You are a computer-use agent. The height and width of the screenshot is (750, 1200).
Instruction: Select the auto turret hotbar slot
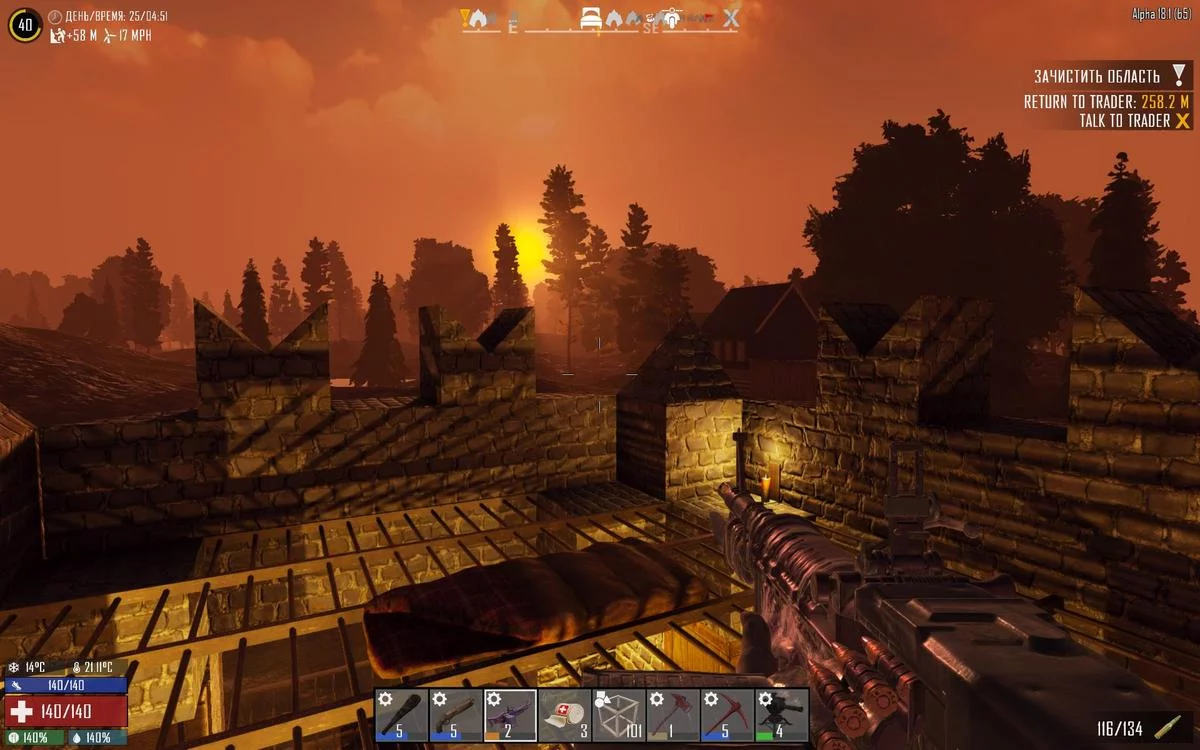(781, 715)
